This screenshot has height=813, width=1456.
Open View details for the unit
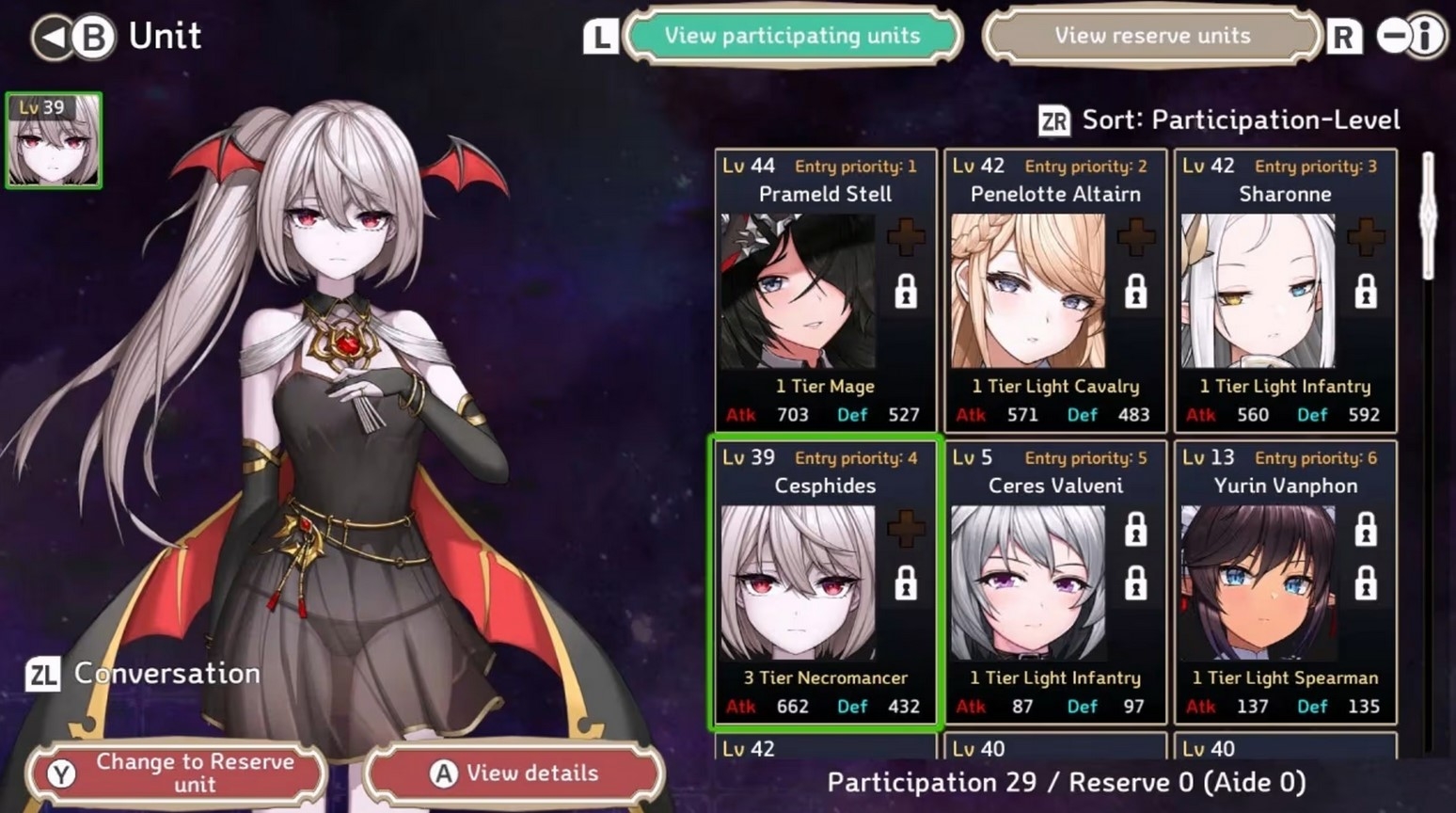tap(514, 773)
